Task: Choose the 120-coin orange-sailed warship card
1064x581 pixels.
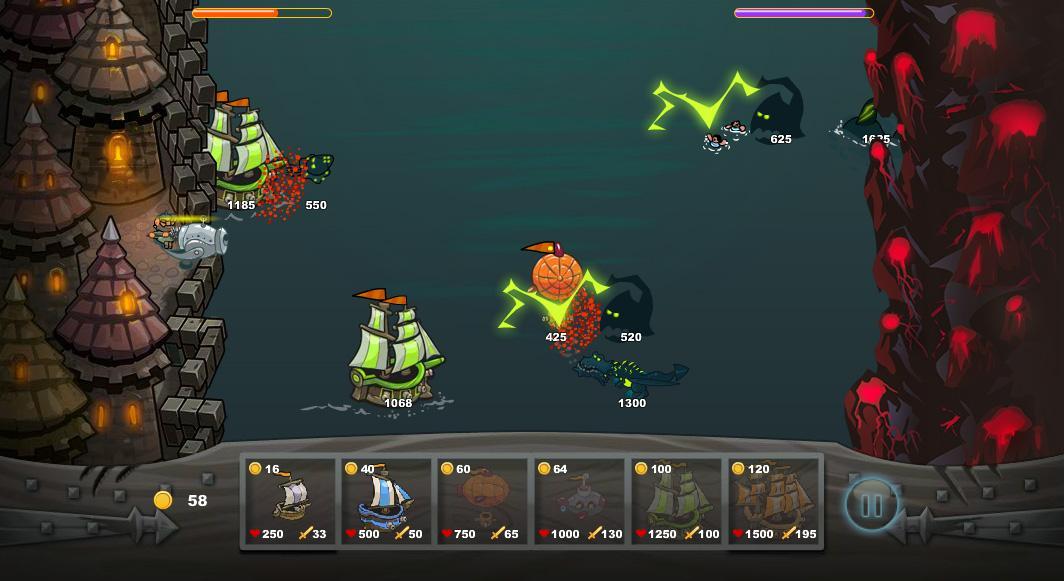Action: [x=773, y=501]
